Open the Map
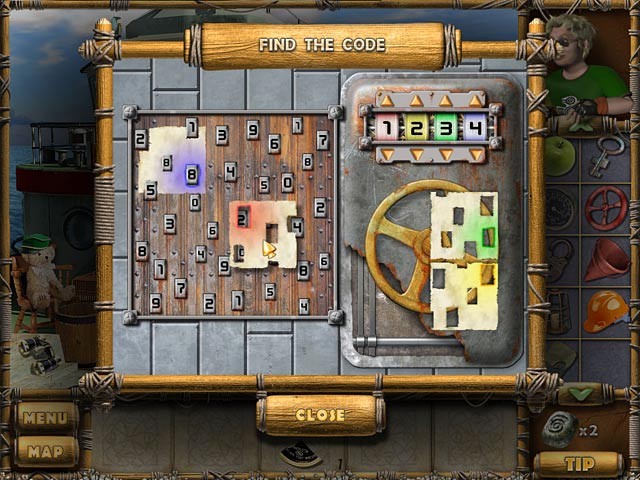Viewport: 640px width, 480px height. 45,451
